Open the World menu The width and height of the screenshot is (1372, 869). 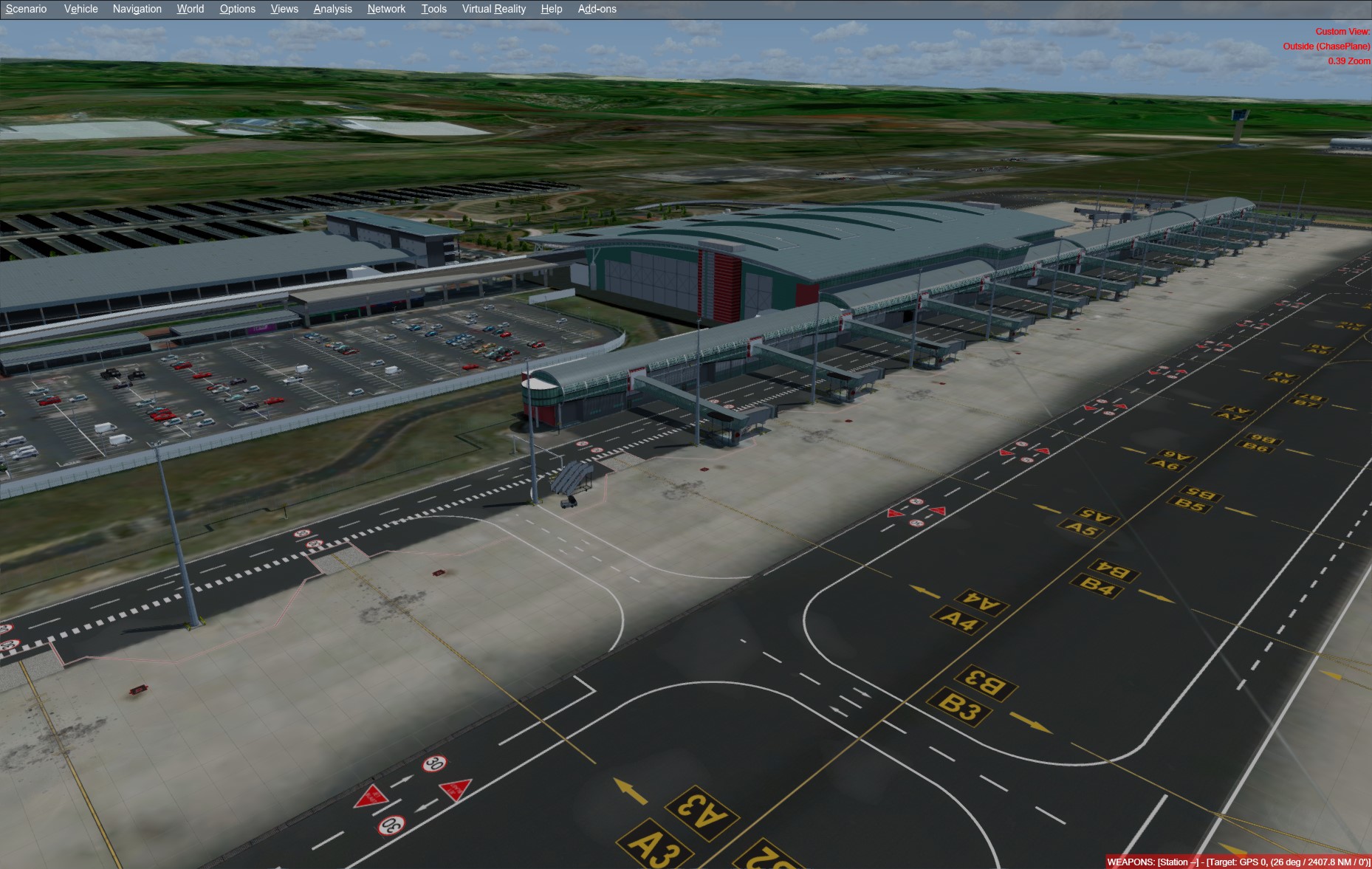[x=190, y=9]
